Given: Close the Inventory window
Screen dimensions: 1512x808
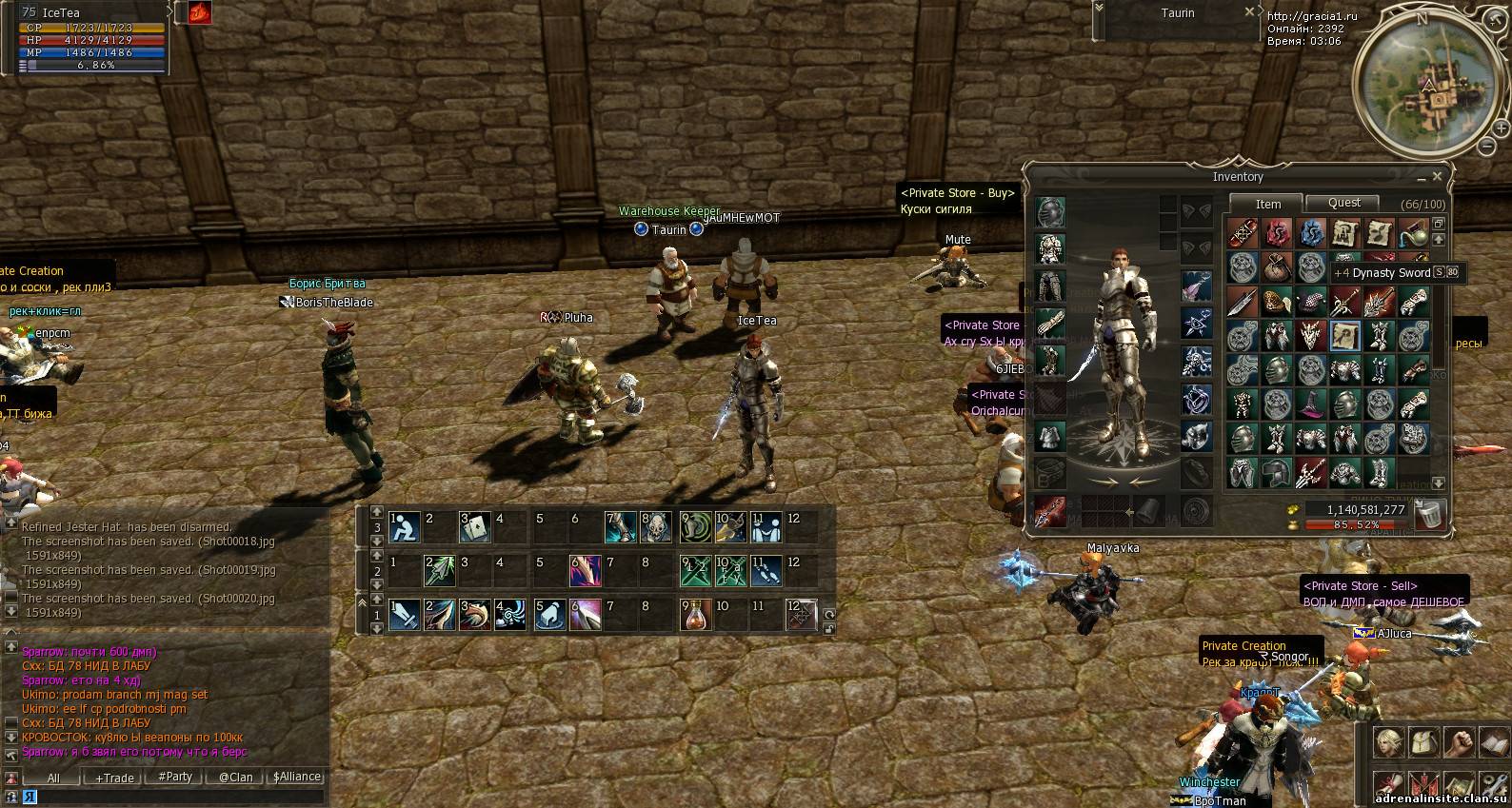Looking at the screenshot, I should point(1437,177).
